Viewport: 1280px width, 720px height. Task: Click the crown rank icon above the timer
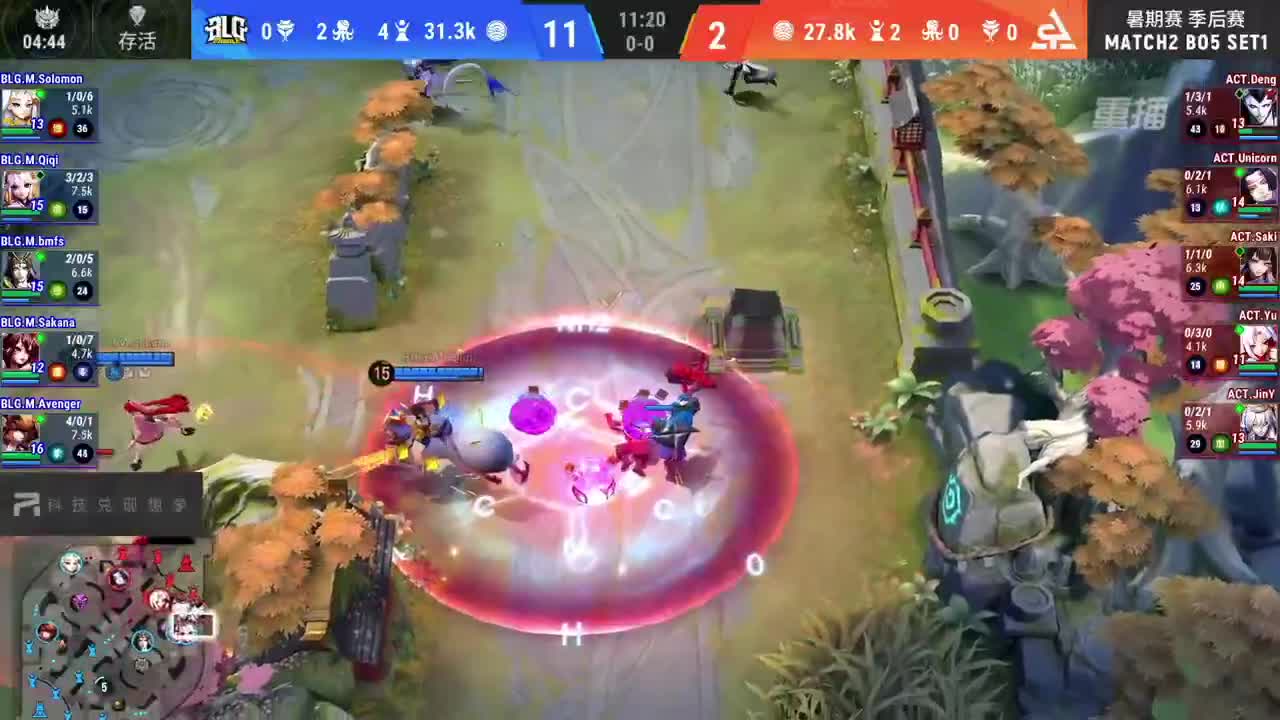46,18
